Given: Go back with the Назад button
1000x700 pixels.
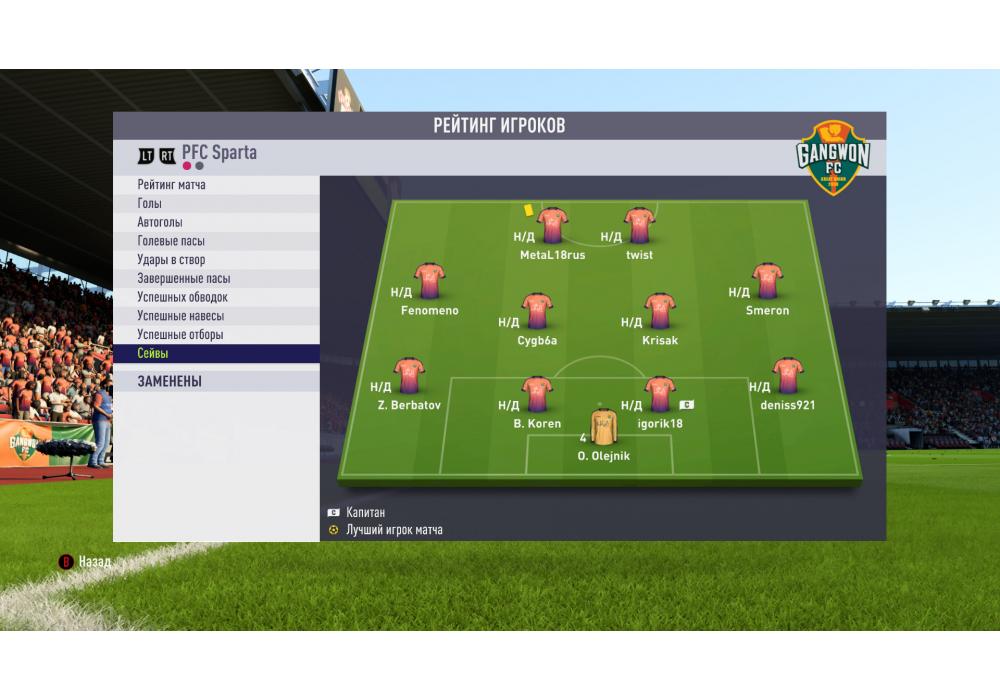Looking at the screenshot, I should (x=86, y=562).
